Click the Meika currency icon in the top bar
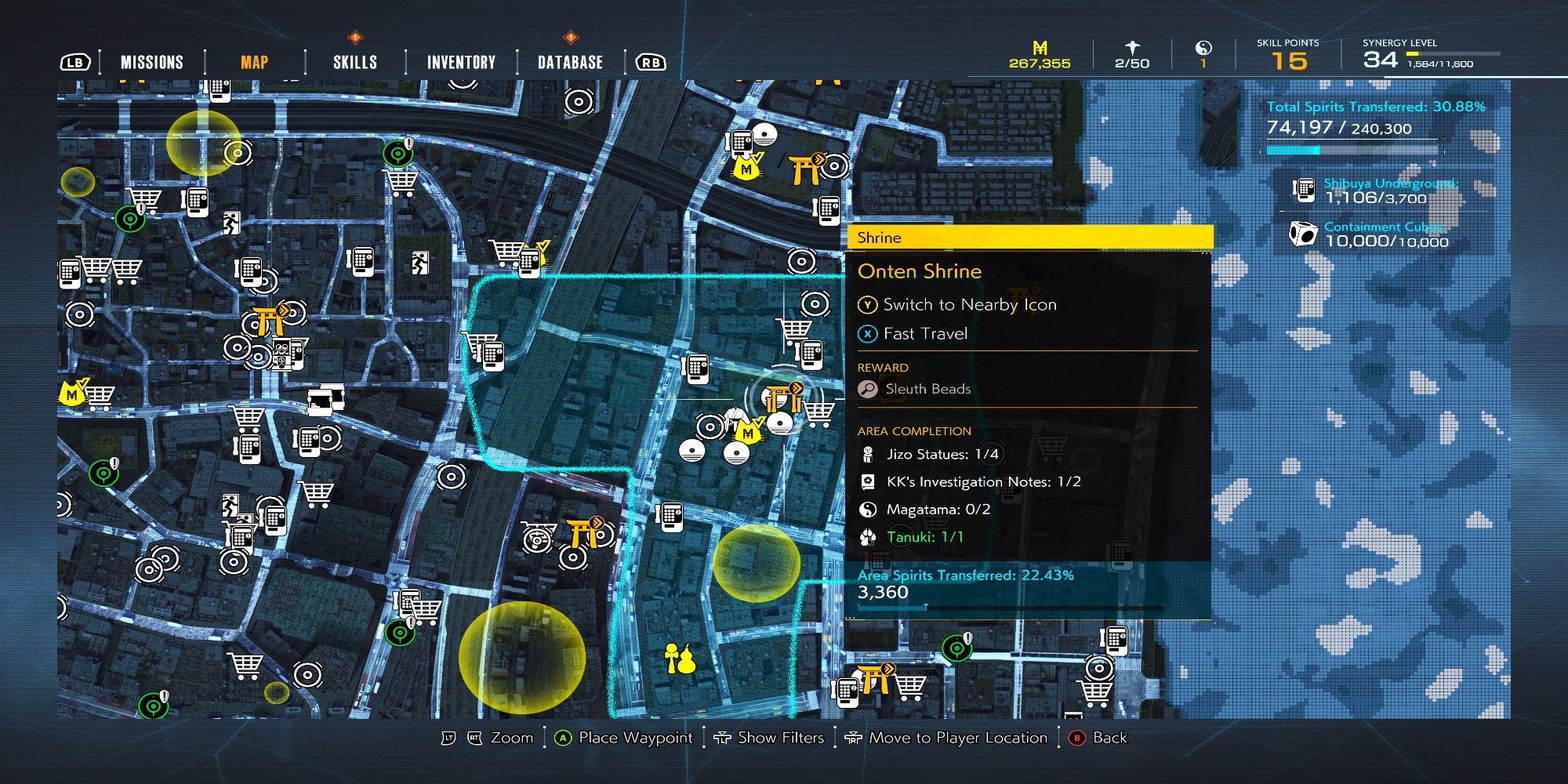The width and height of the screenshot is (1568, 784). 1040,48
